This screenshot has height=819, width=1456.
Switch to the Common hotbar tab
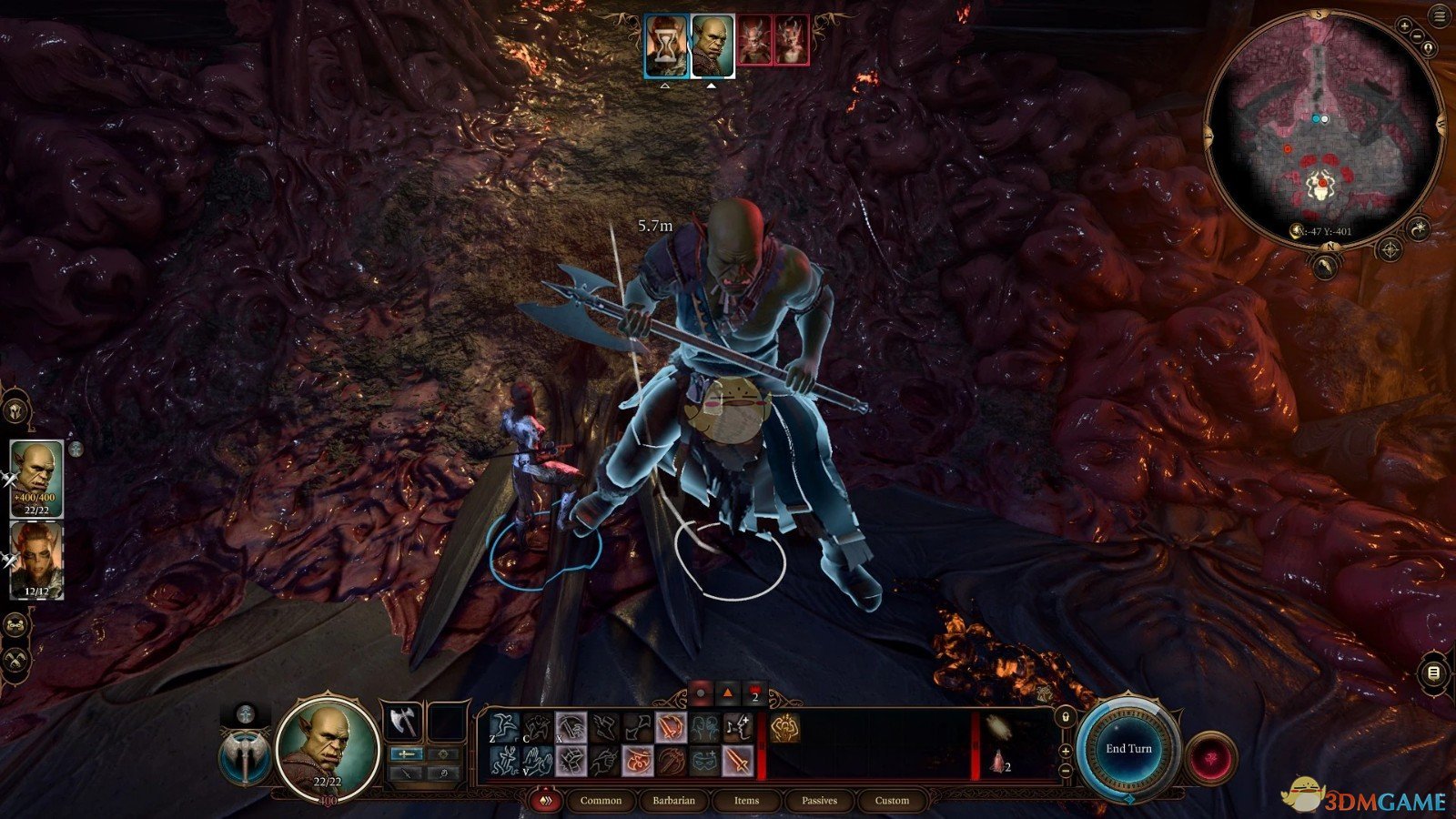[601, 801]
